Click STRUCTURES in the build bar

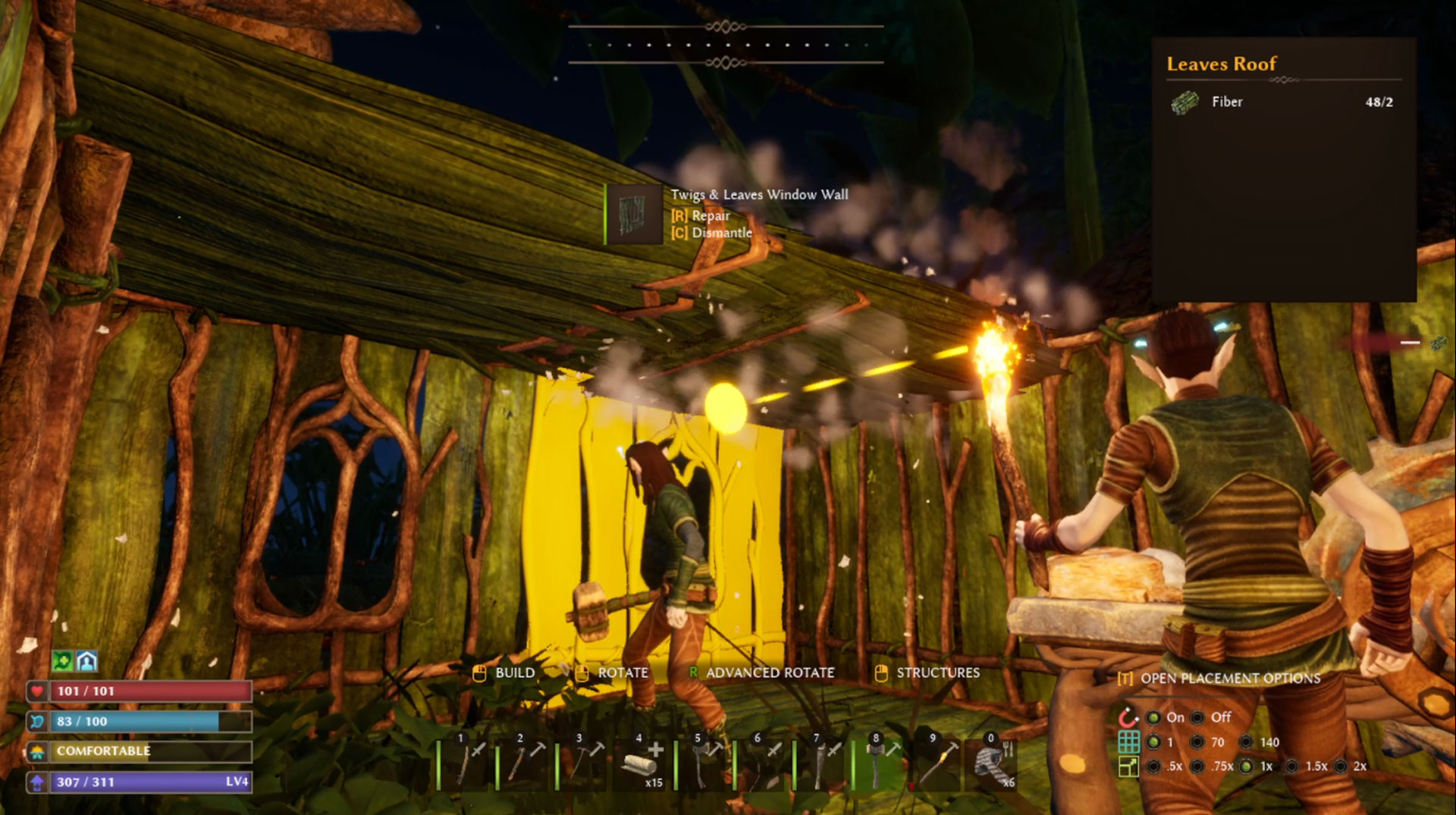click(x=937, y=672)
